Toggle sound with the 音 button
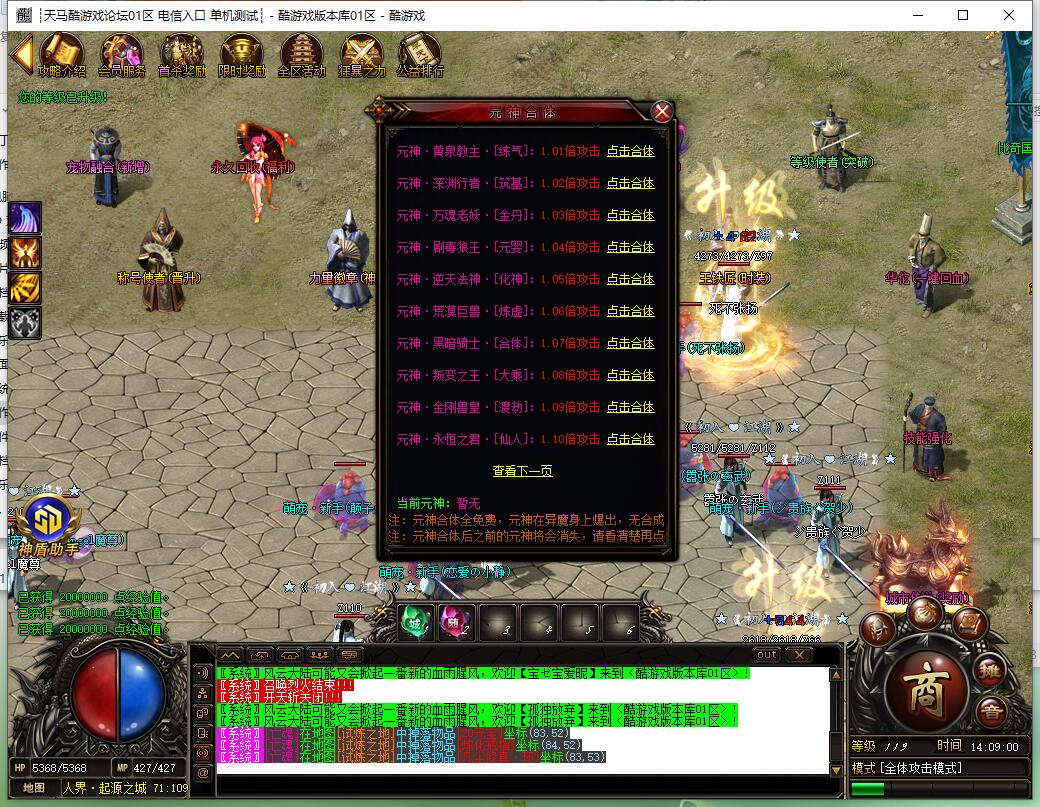This screenshot has width=1040, height=807. (991, 712)
